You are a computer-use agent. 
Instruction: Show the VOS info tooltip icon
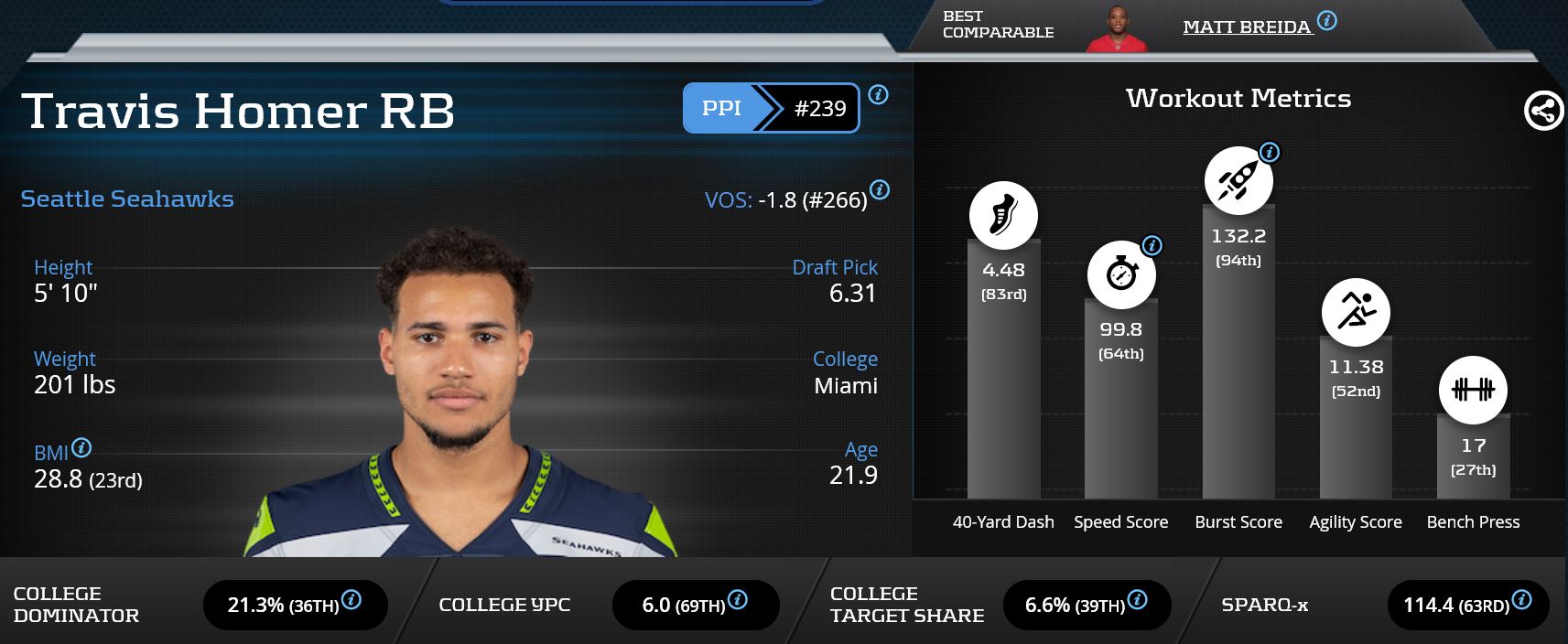[x=880, y=190]
